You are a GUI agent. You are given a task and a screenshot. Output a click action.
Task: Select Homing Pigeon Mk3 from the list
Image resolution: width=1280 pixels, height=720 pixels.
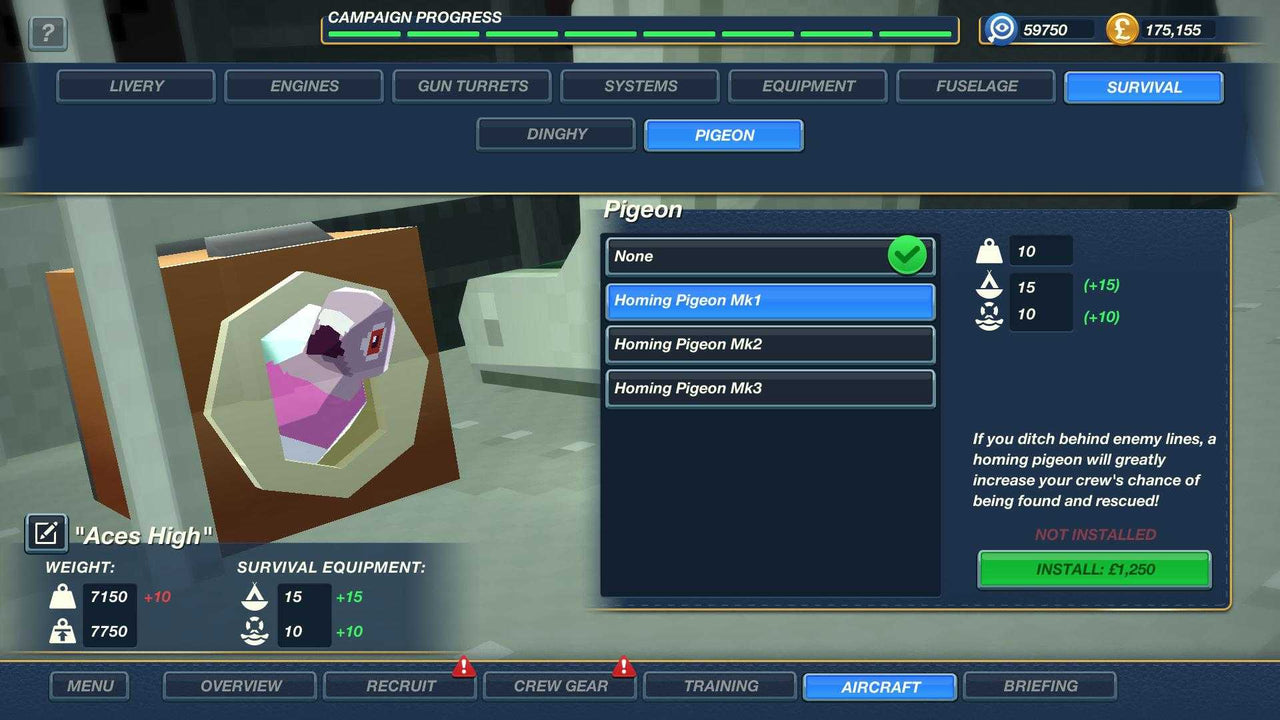[x=769, y=388]
